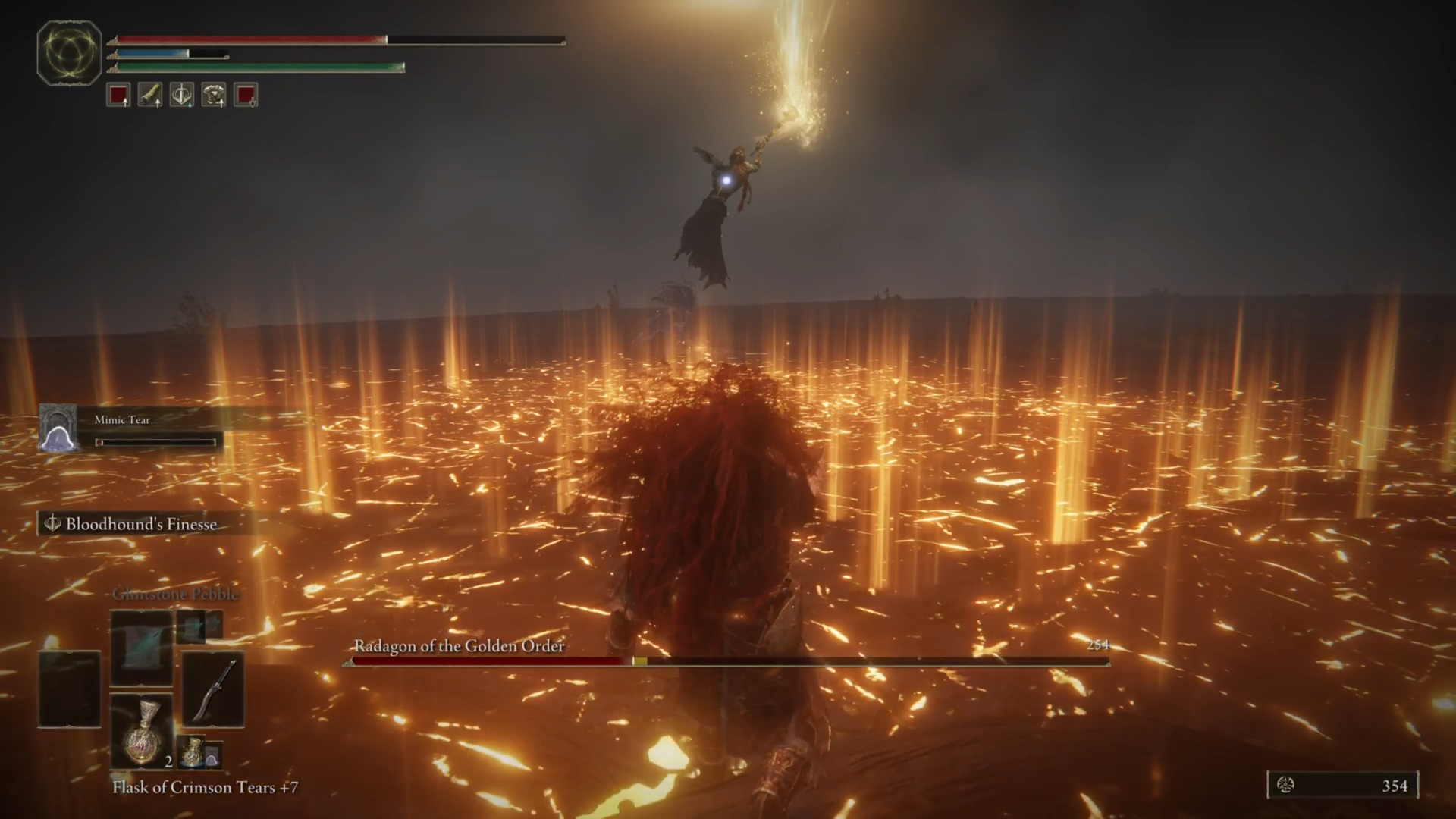Select the Flask of Crimson Tears slot
This screenshot has height=819, width=1456.
point(142,730)
